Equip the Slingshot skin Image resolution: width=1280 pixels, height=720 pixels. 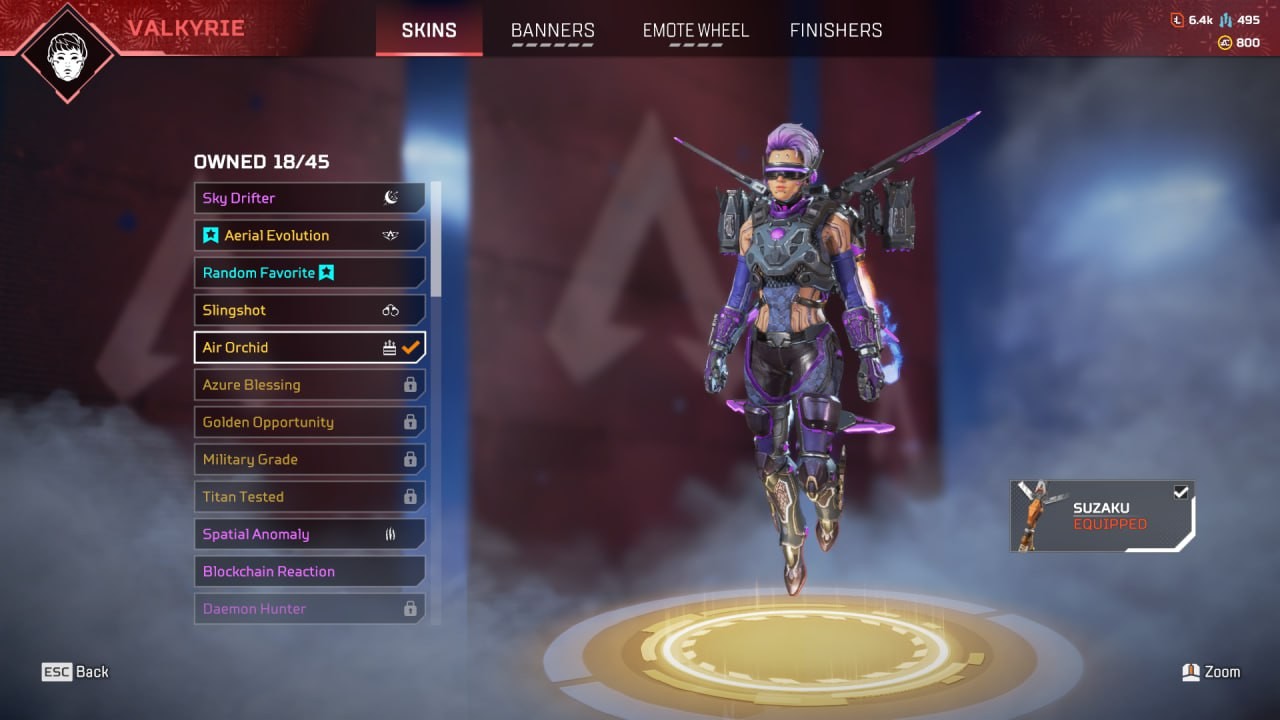point(309,310)
